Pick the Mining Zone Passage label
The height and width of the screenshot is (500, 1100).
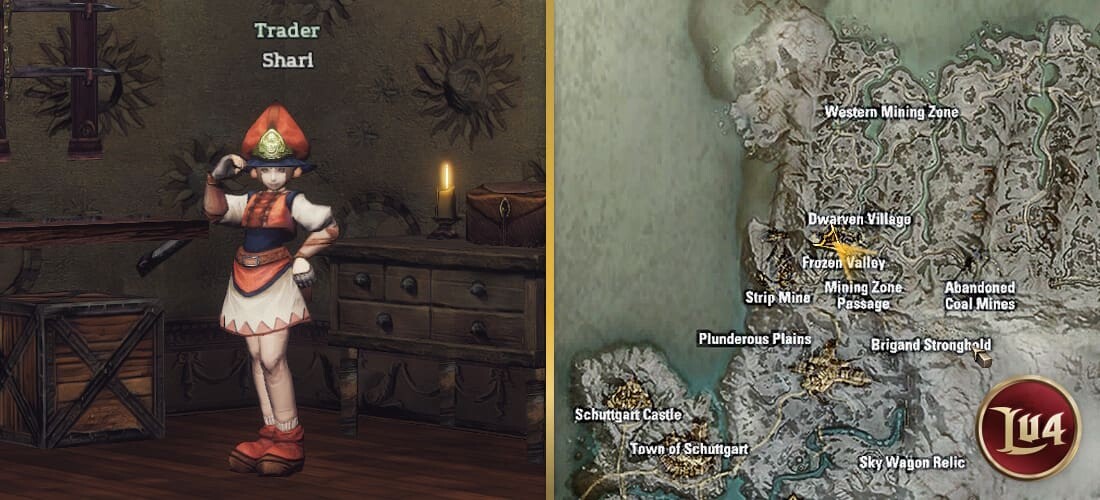click(x=862, y=295)
